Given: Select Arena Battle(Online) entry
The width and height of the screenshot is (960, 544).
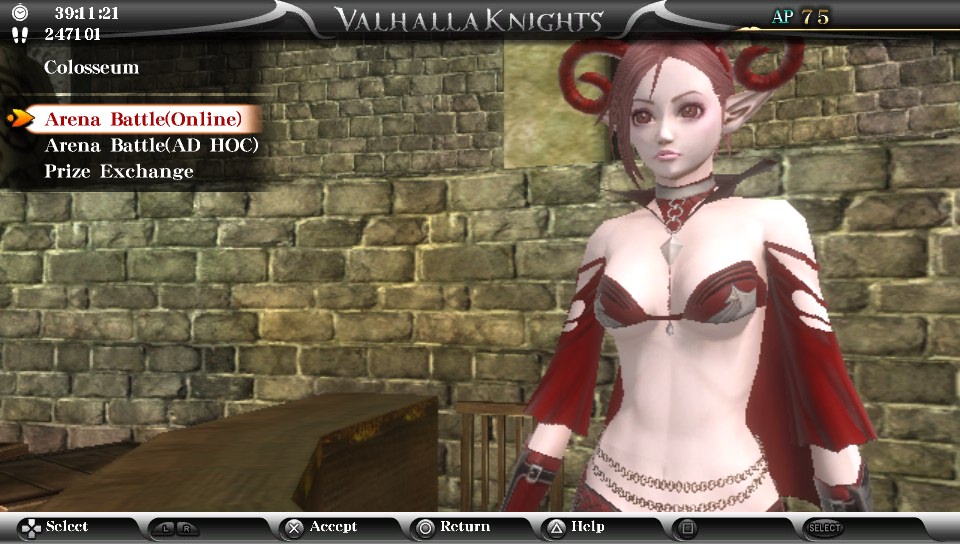Looking at the screenshot, I should click(143, 120).
